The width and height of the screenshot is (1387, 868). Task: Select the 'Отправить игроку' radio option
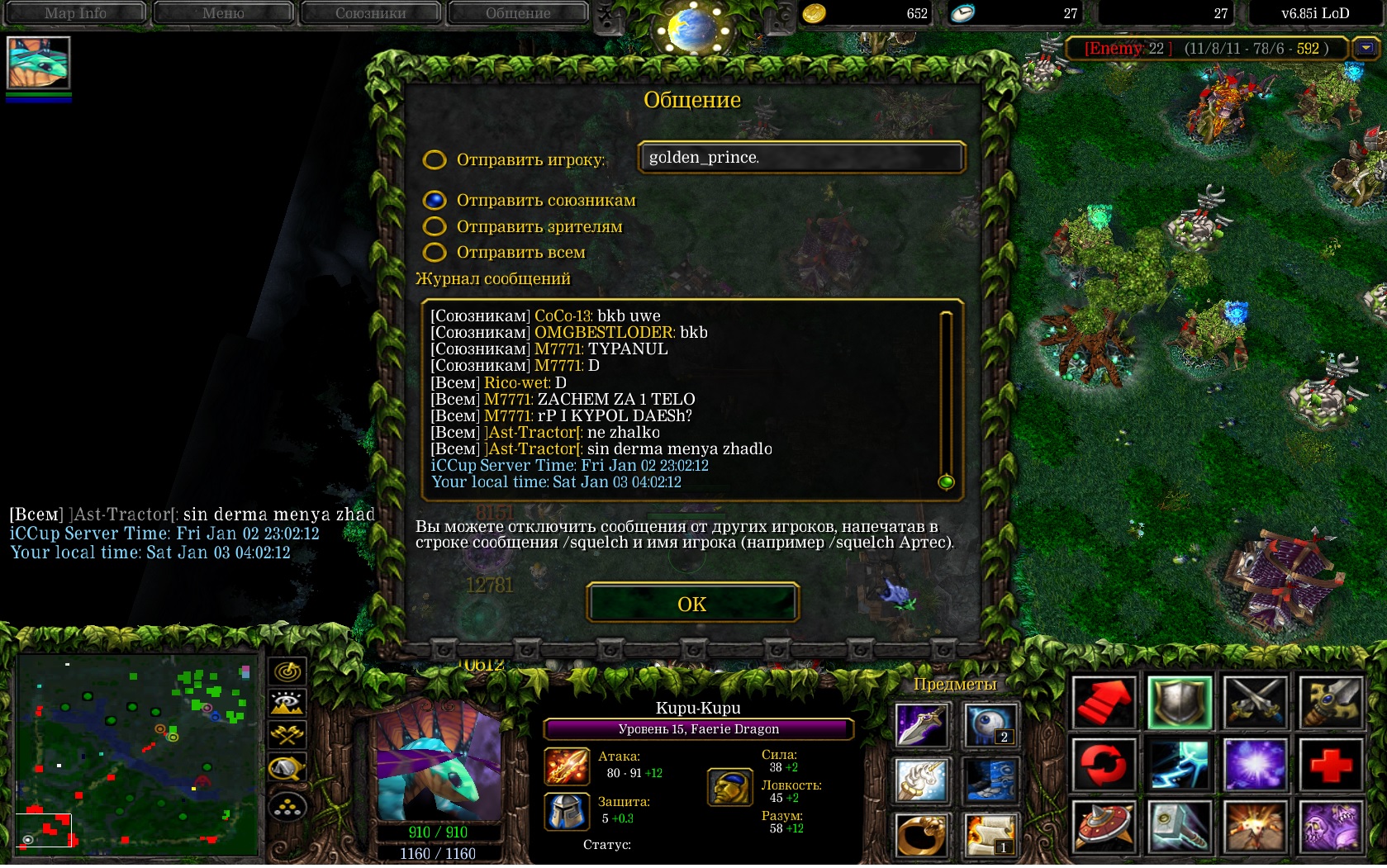[x=435, y=159]
